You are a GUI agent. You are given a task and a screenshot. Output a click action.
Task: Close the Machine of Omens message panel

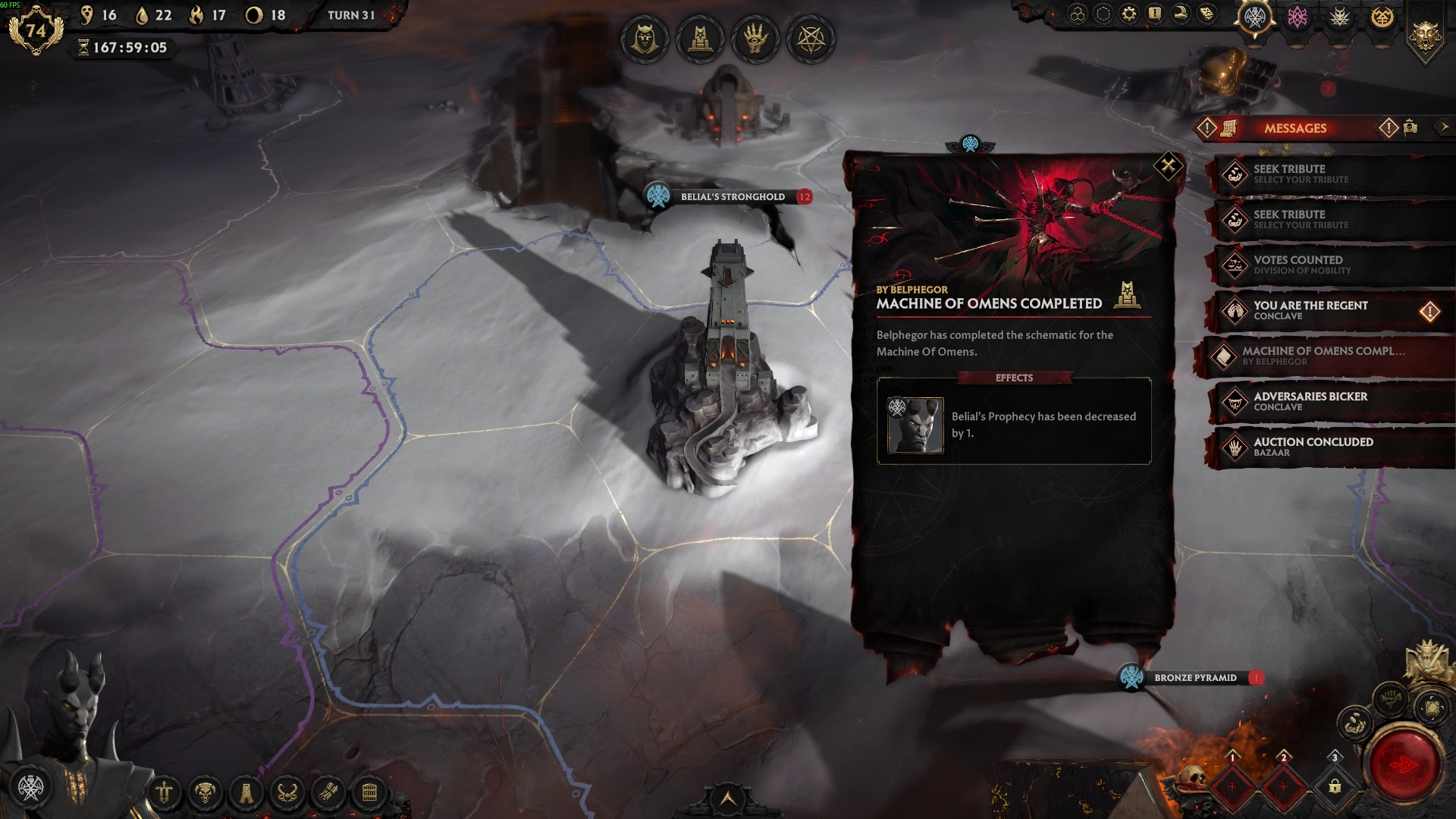point(1168,165)
